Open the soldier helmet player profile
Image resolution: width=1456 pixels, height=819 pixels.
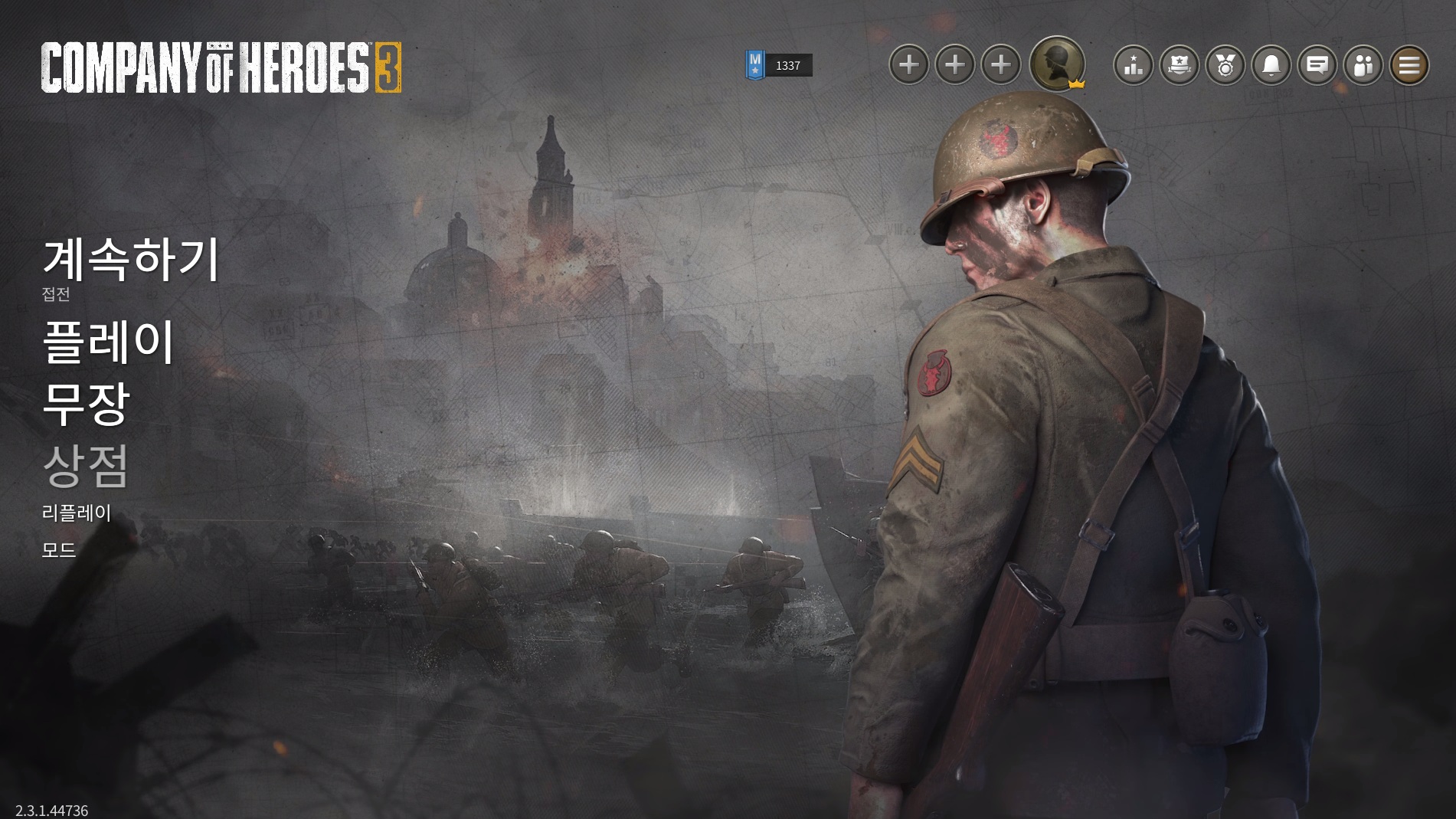click(x=1056, y=64)
